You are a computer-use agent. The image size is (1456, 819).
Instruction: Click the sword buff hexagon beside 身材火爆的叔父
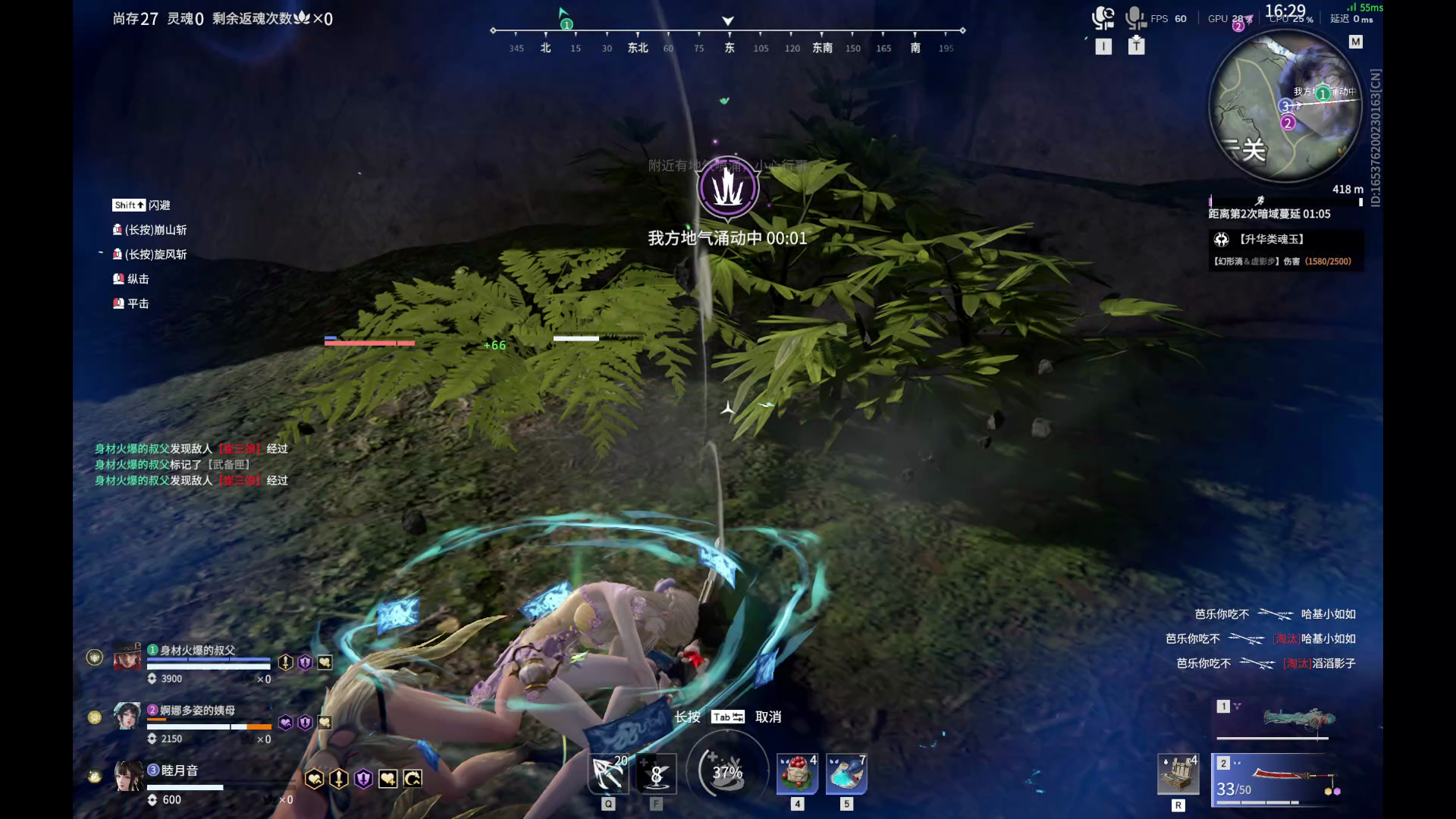286,662
